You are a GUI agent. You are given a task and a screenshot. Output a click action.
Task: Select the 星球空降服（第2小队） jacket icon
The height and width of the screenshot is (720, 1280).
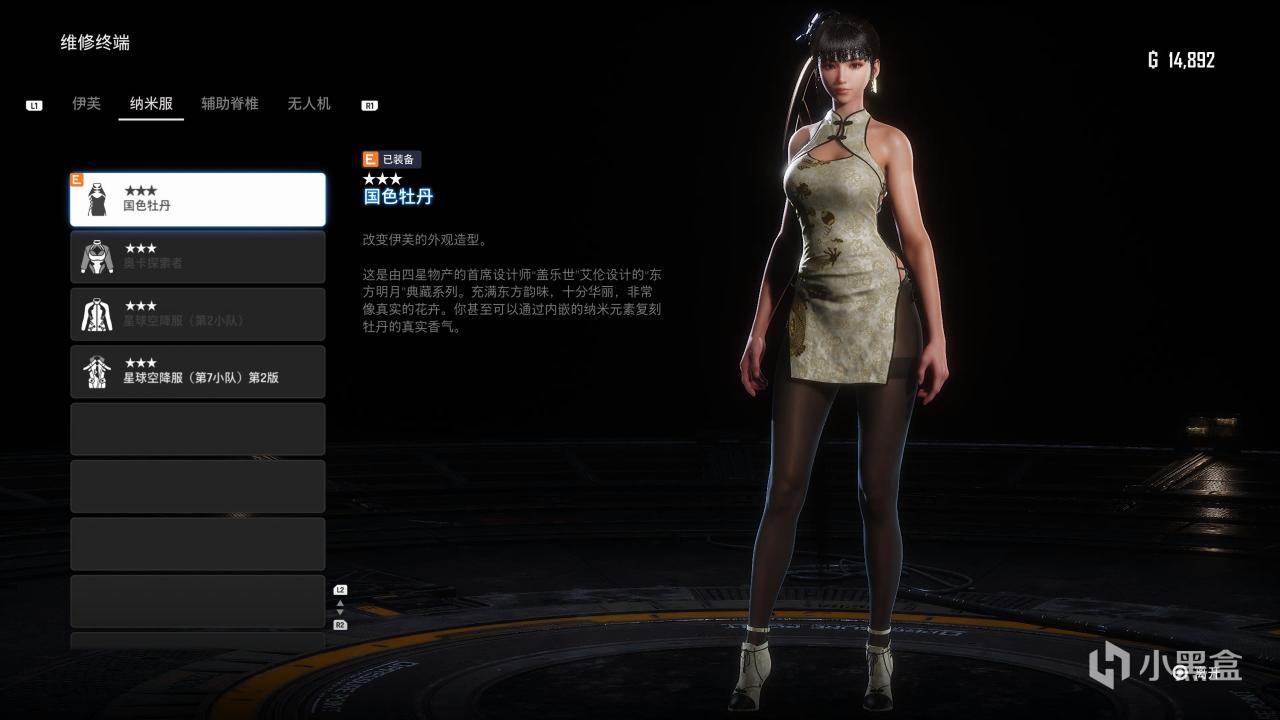pyautogui.click(x=97, y=314)
